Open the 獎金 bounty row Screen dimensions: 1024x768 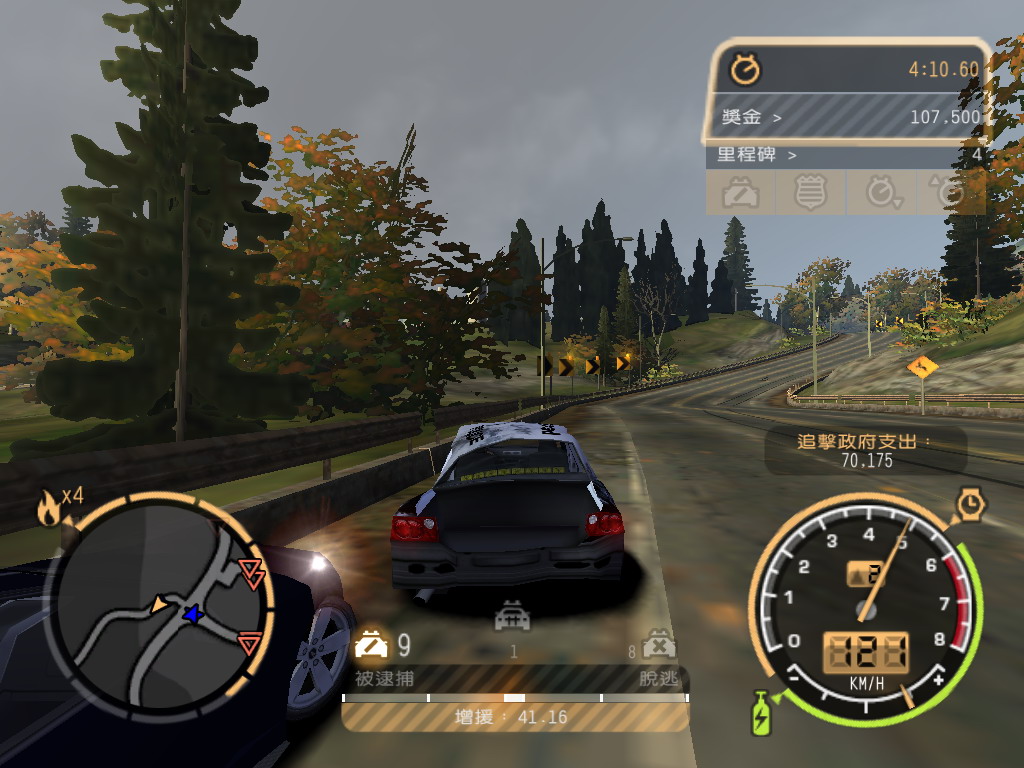[x=850, y=117]
